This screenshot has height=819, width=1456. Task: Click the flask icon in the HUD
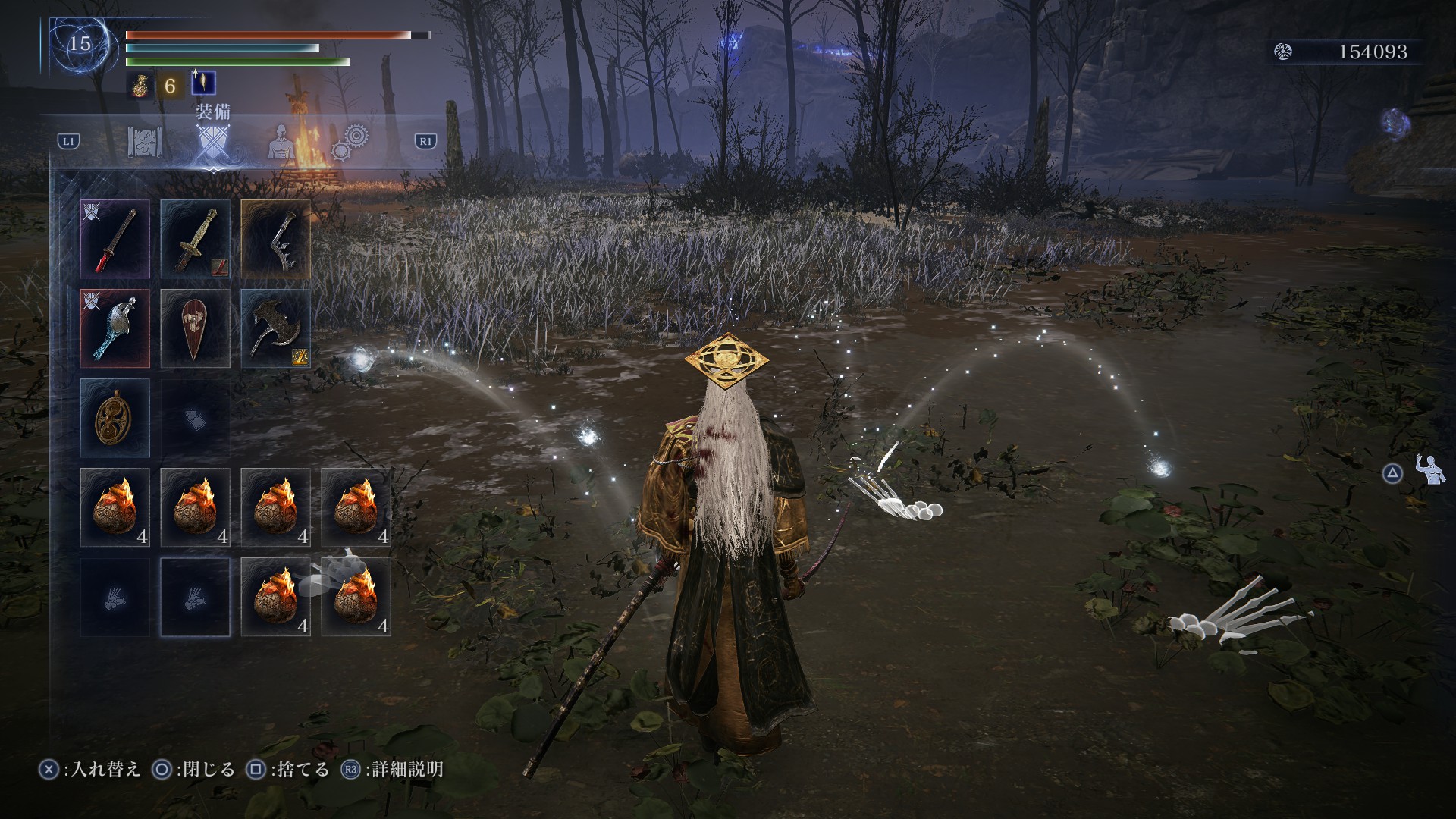click(139, 85)
